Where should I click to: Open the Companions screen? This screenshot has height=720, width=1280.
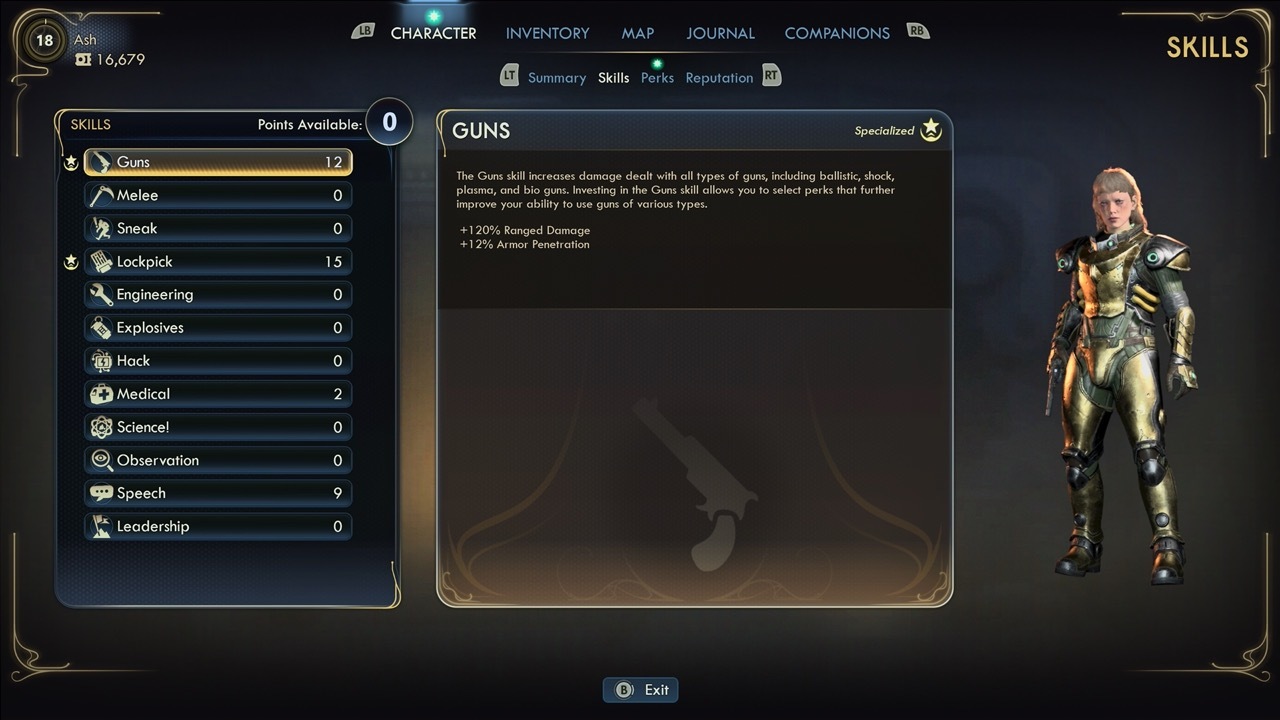point(837,32)
